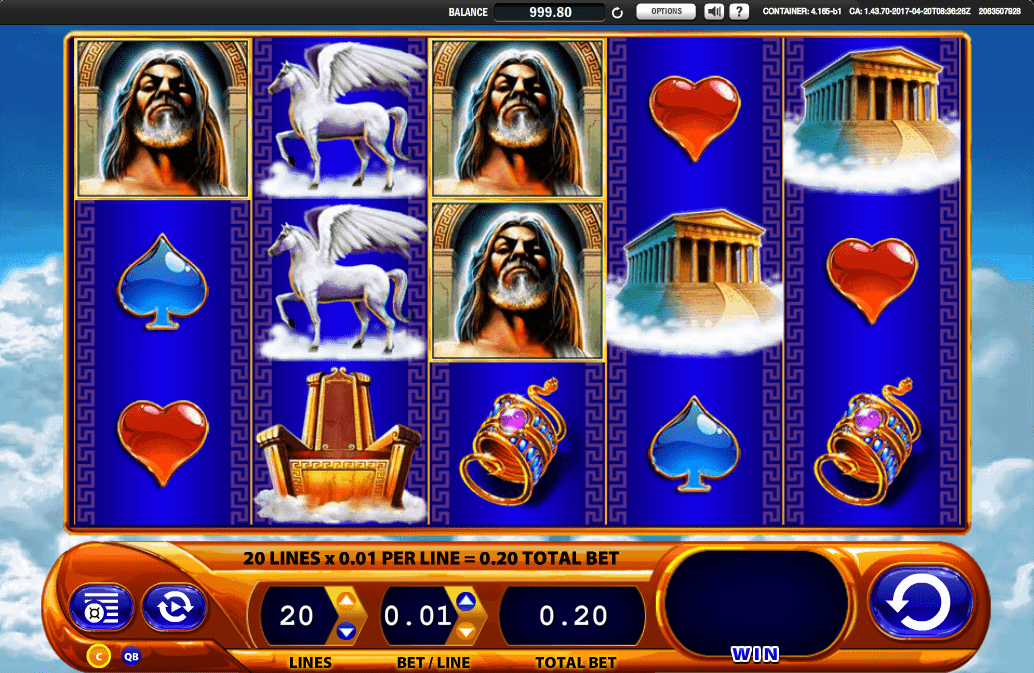
Task: Select the small blue QB button
Action: click(131, 657)
